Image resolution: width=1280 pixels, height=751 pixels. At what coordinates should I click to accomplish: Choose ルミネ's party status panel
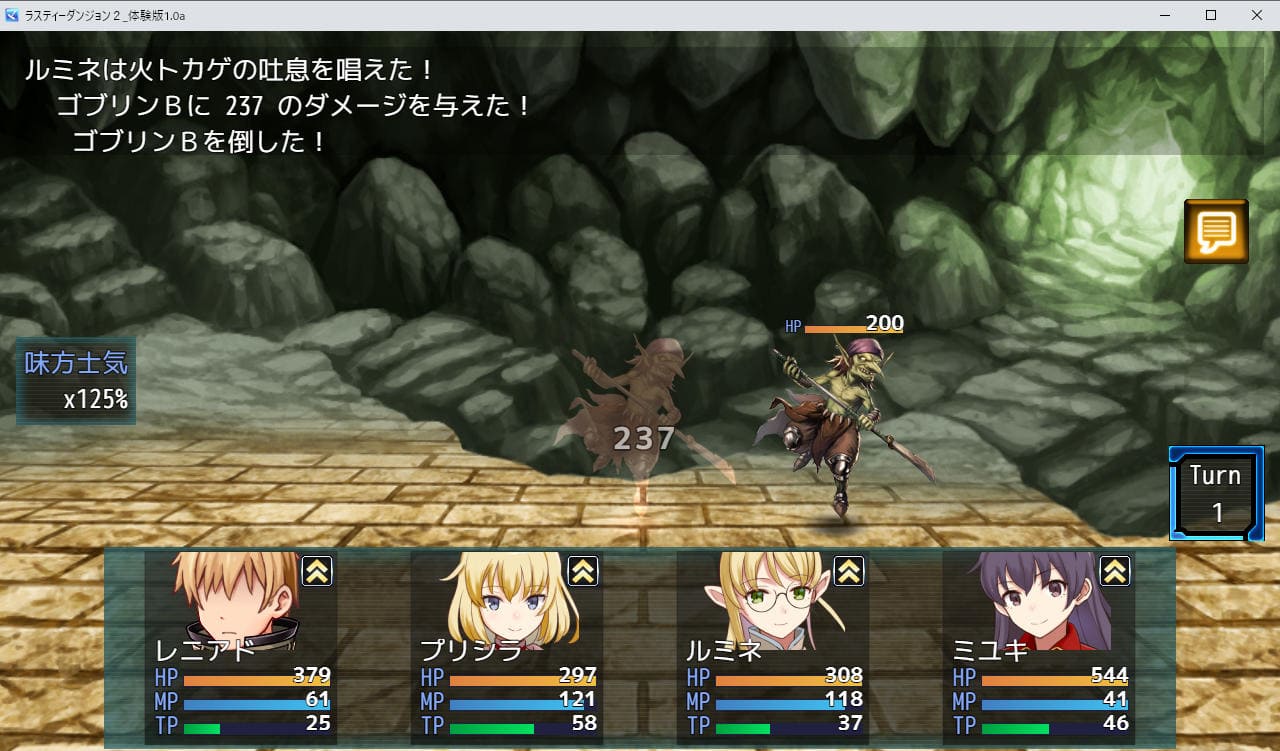772,647
